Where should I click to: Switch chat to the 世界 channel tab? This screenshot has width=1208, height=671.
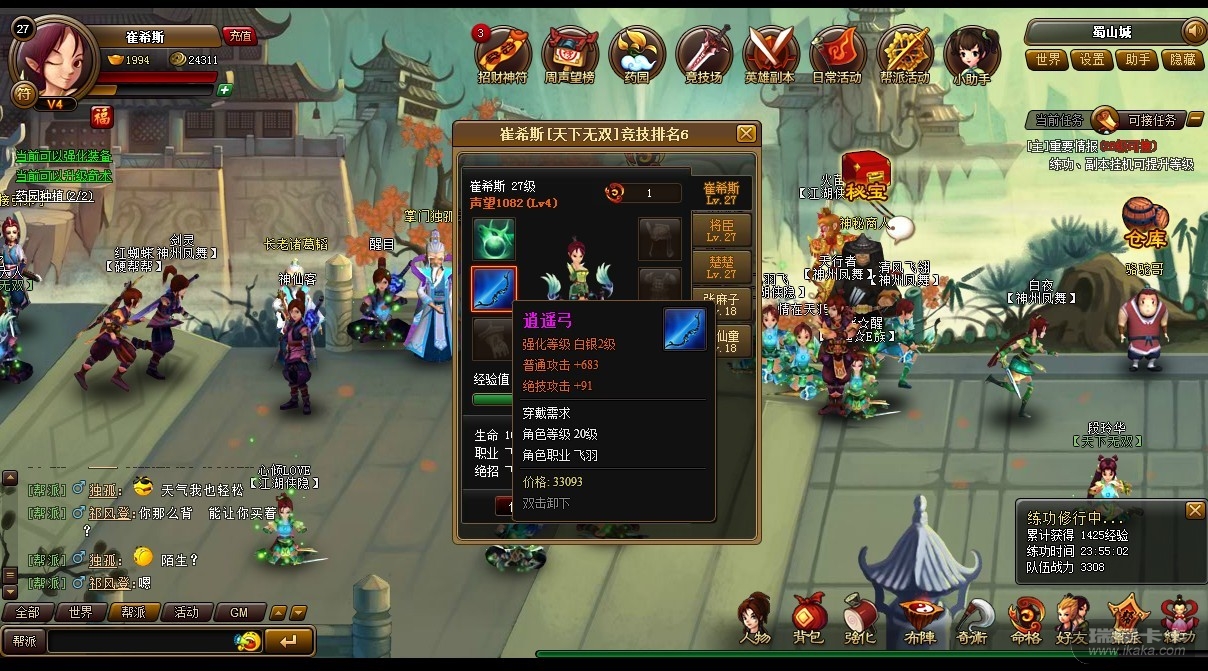point(80,612)
